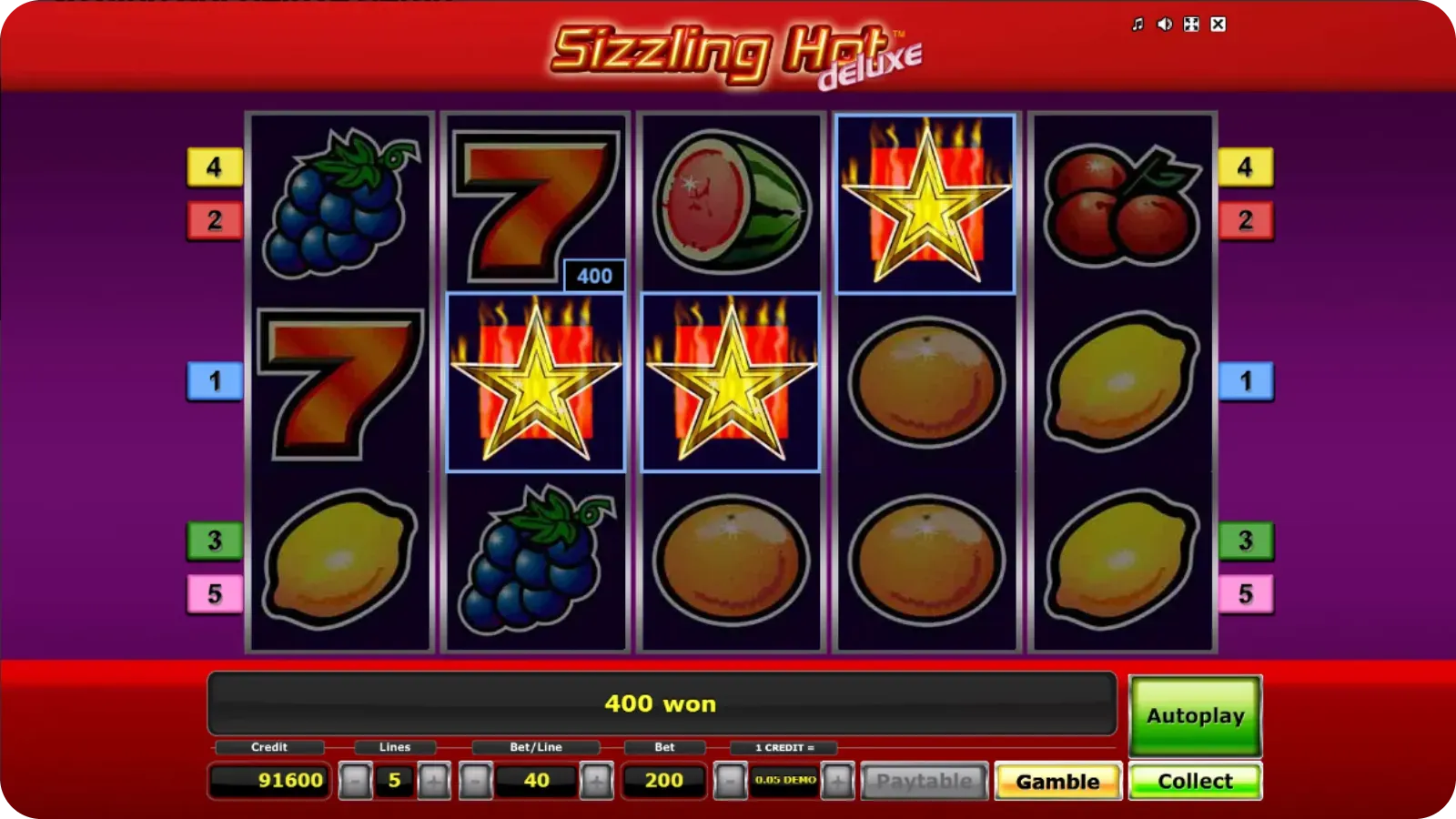Open the Paytable
This screenshot has width=1456, height=819.
pyautogui.click(x=925, y=780)
